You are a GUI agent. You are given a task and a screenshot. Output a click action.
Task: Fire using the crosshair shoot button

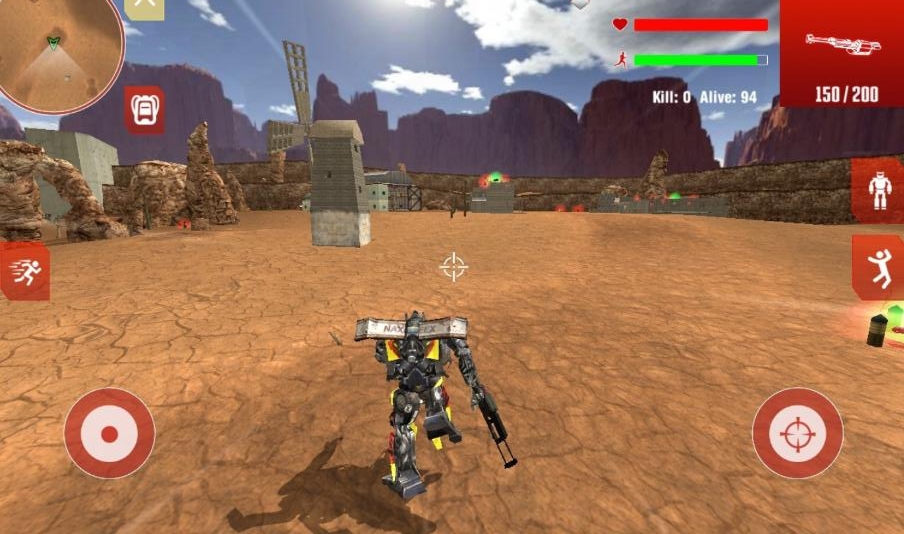click(x=797, y=433)
